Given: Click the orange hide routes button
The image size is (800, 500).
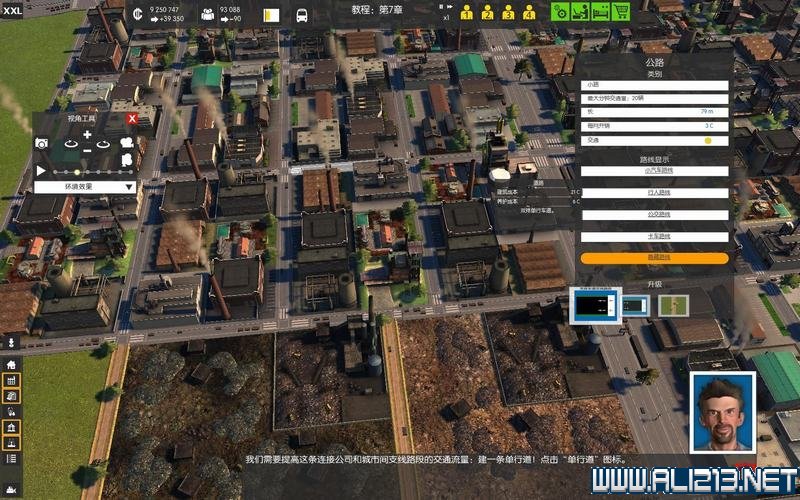Looking at the screenshot, I should (x=654, y=258).
